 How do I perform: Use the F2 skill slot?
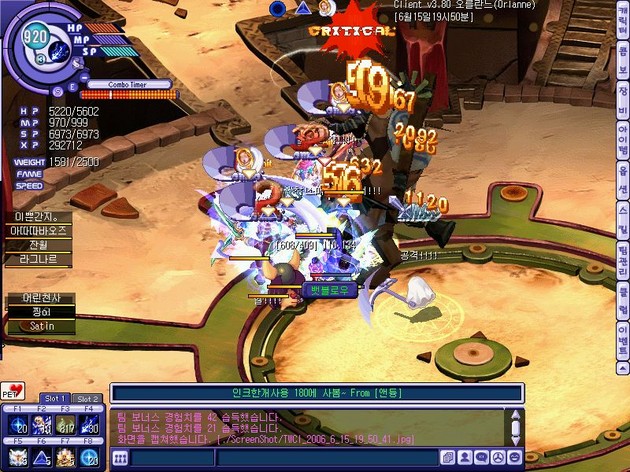coord(42,425)
